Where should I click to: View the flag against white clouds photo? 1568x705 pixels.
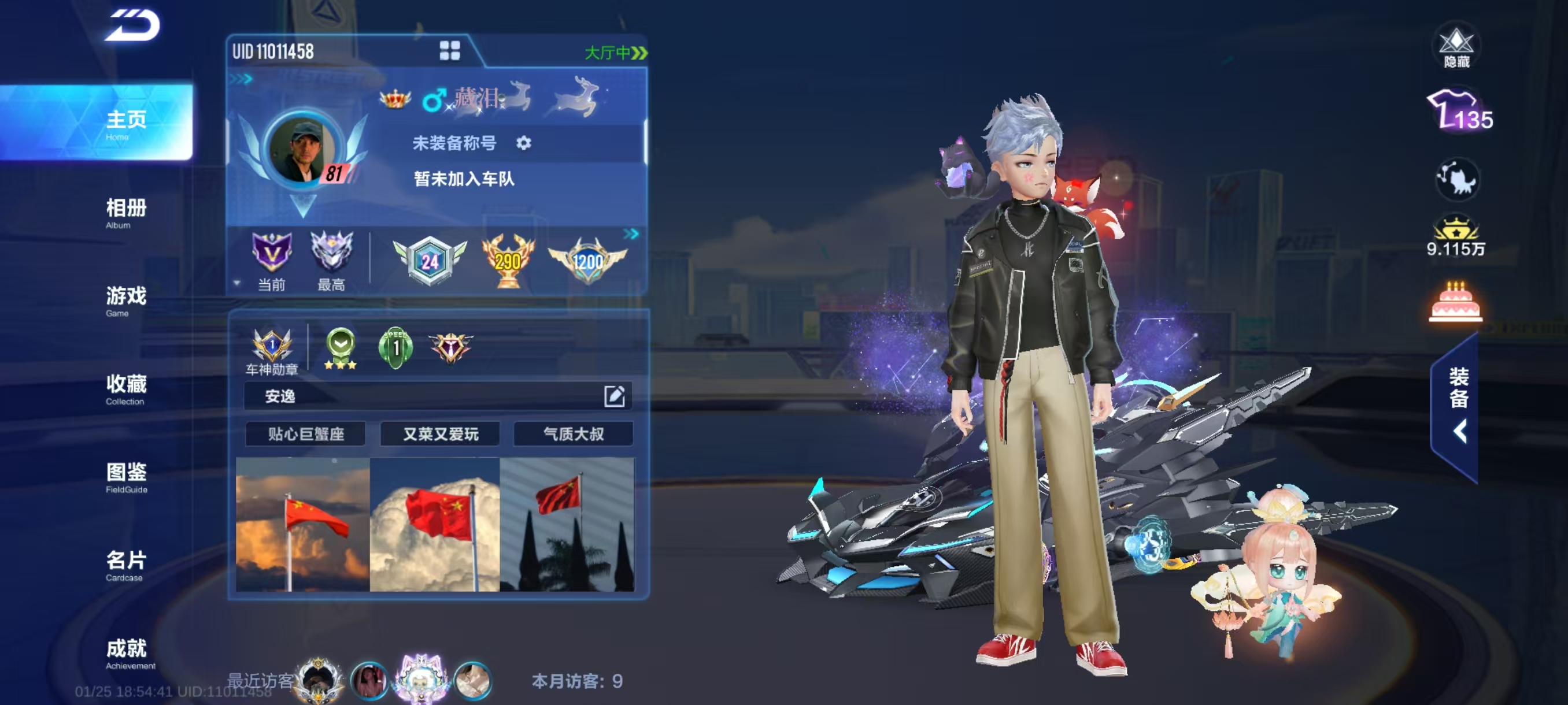(435, 524)
